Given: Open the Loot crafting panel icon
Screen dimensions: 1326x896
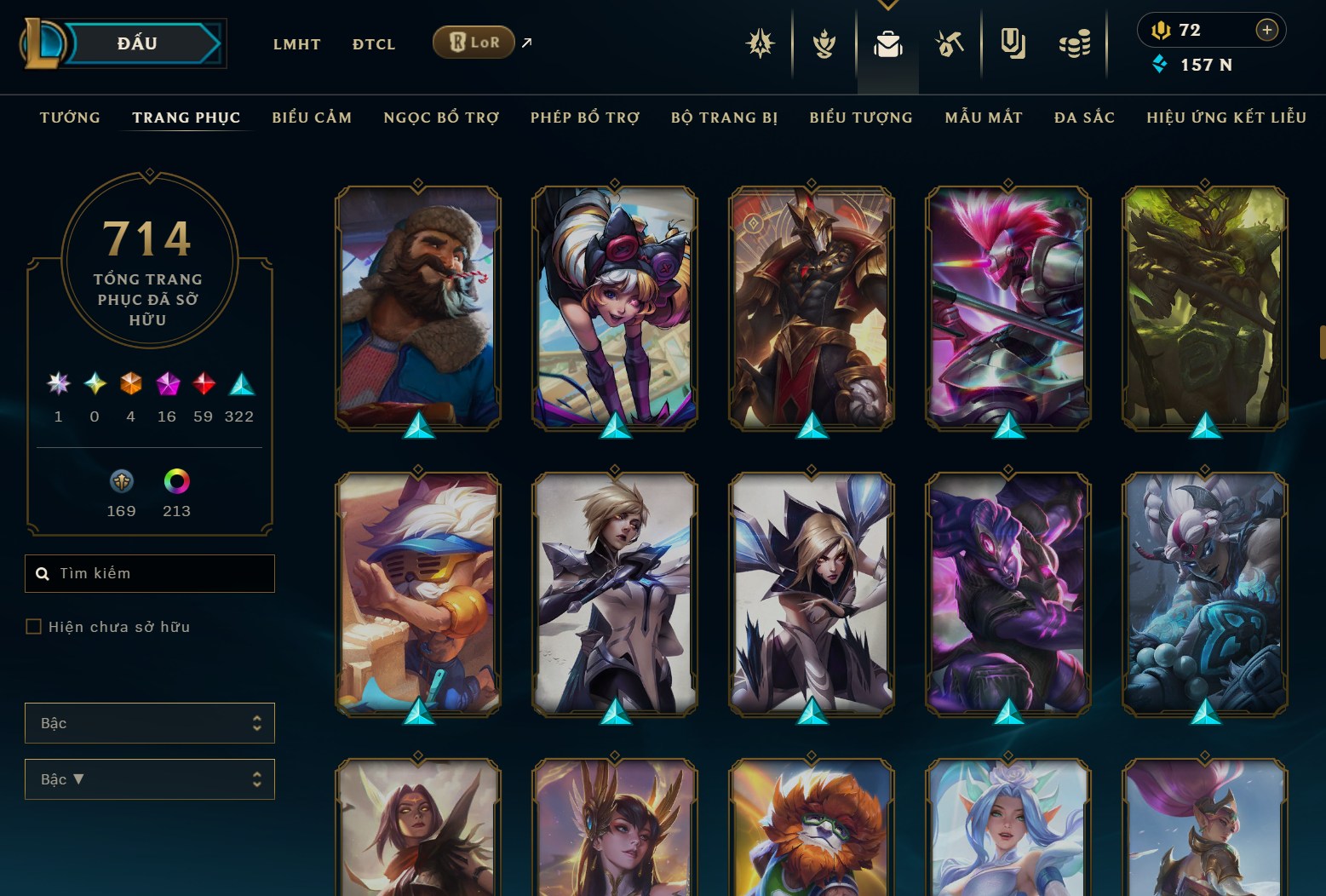Looking at the screenshot, I should (950, 43).
